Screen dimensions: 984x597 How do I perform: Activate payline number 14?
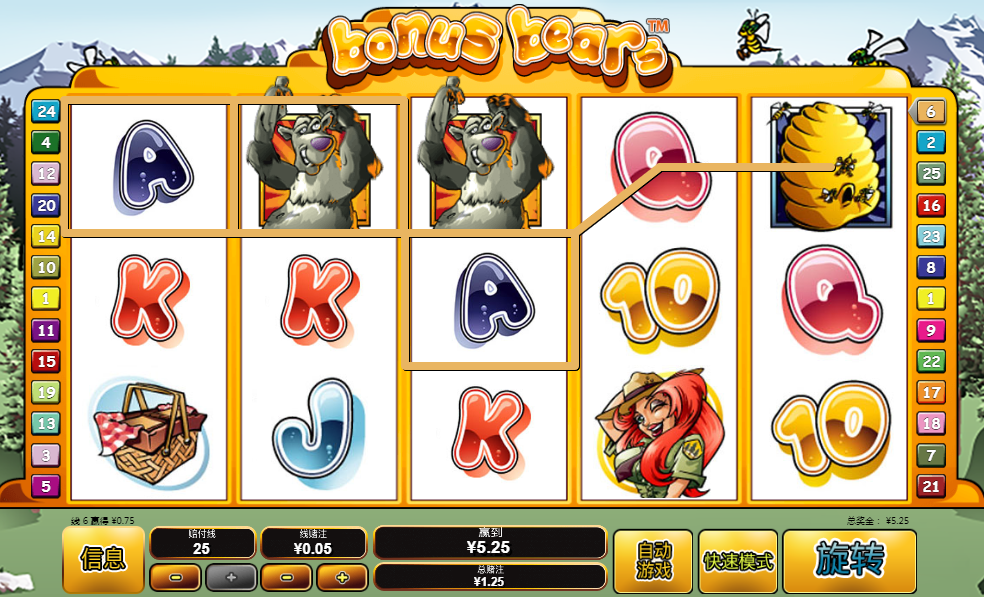click(45, 236)
